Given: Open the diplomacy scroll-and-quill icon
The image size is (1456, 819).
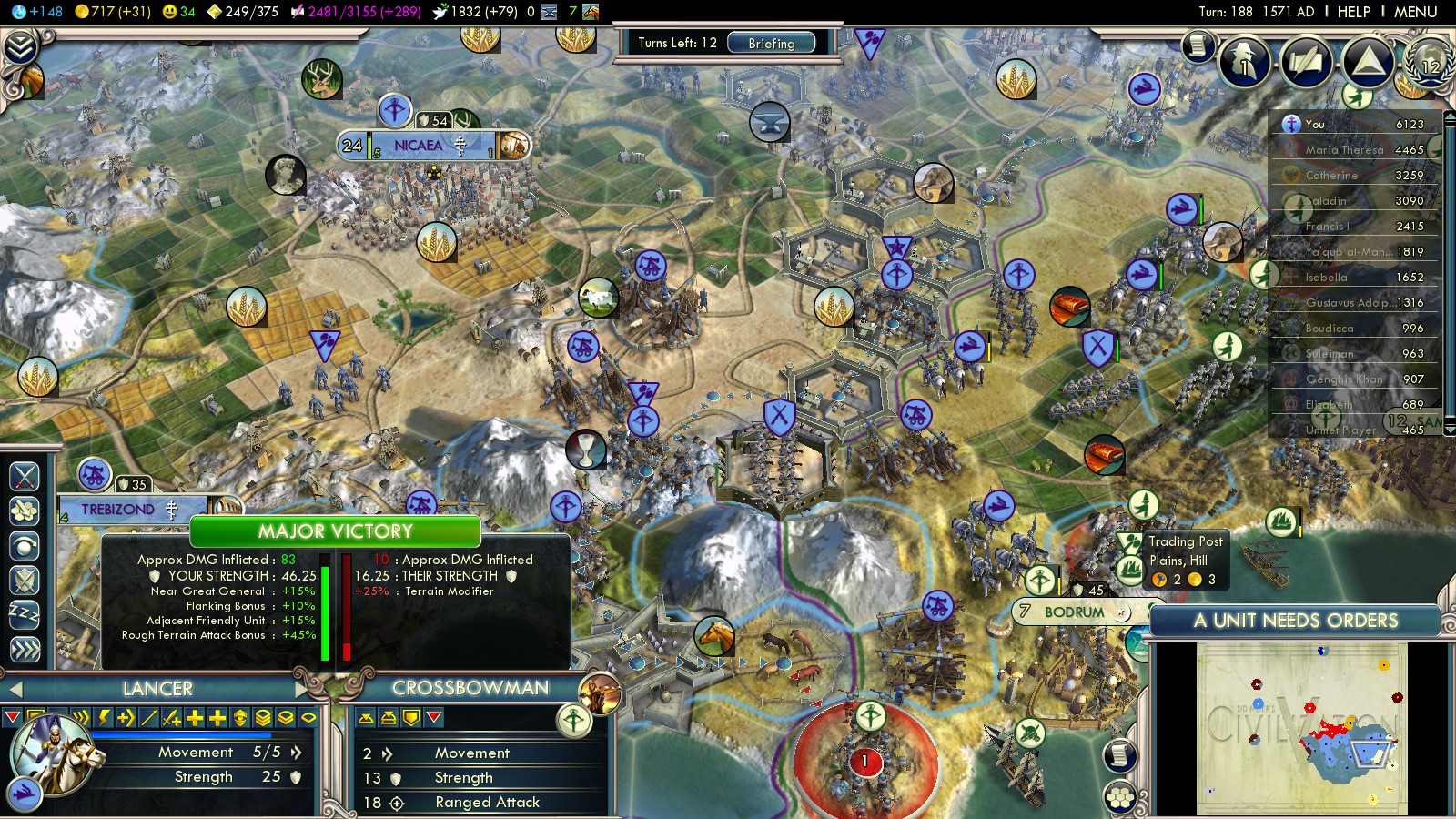Looking at the screenshot, I should click(x=1307, y=61).
